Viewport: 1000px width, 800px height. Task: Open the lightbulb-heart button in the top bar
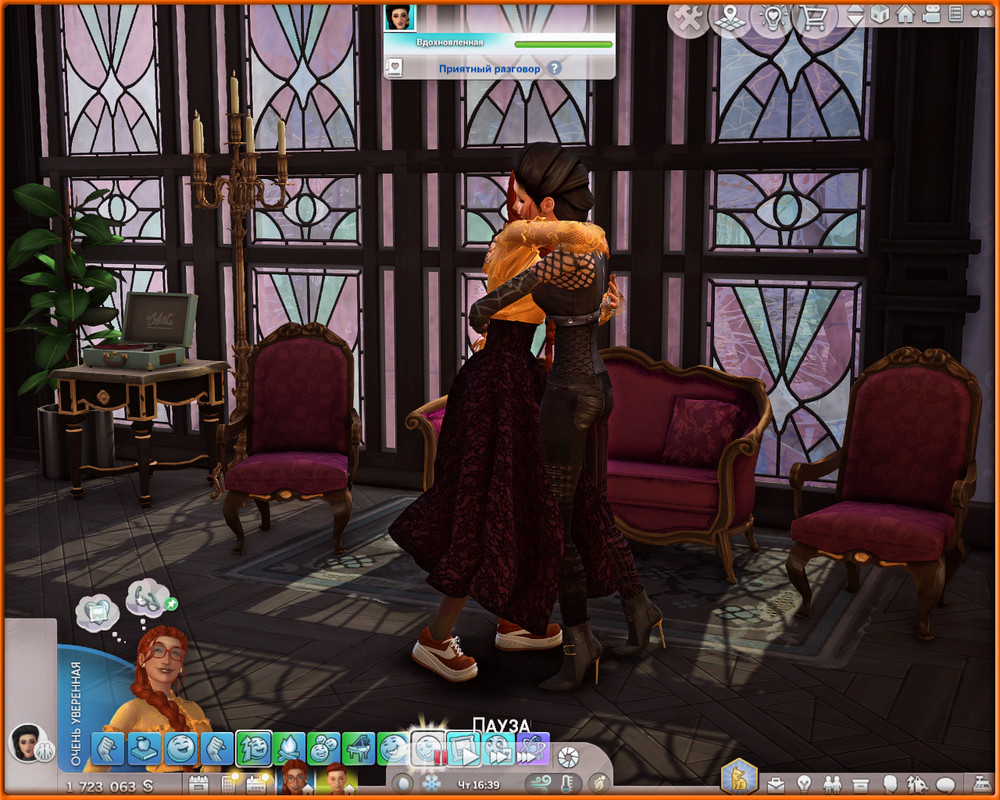771,18
